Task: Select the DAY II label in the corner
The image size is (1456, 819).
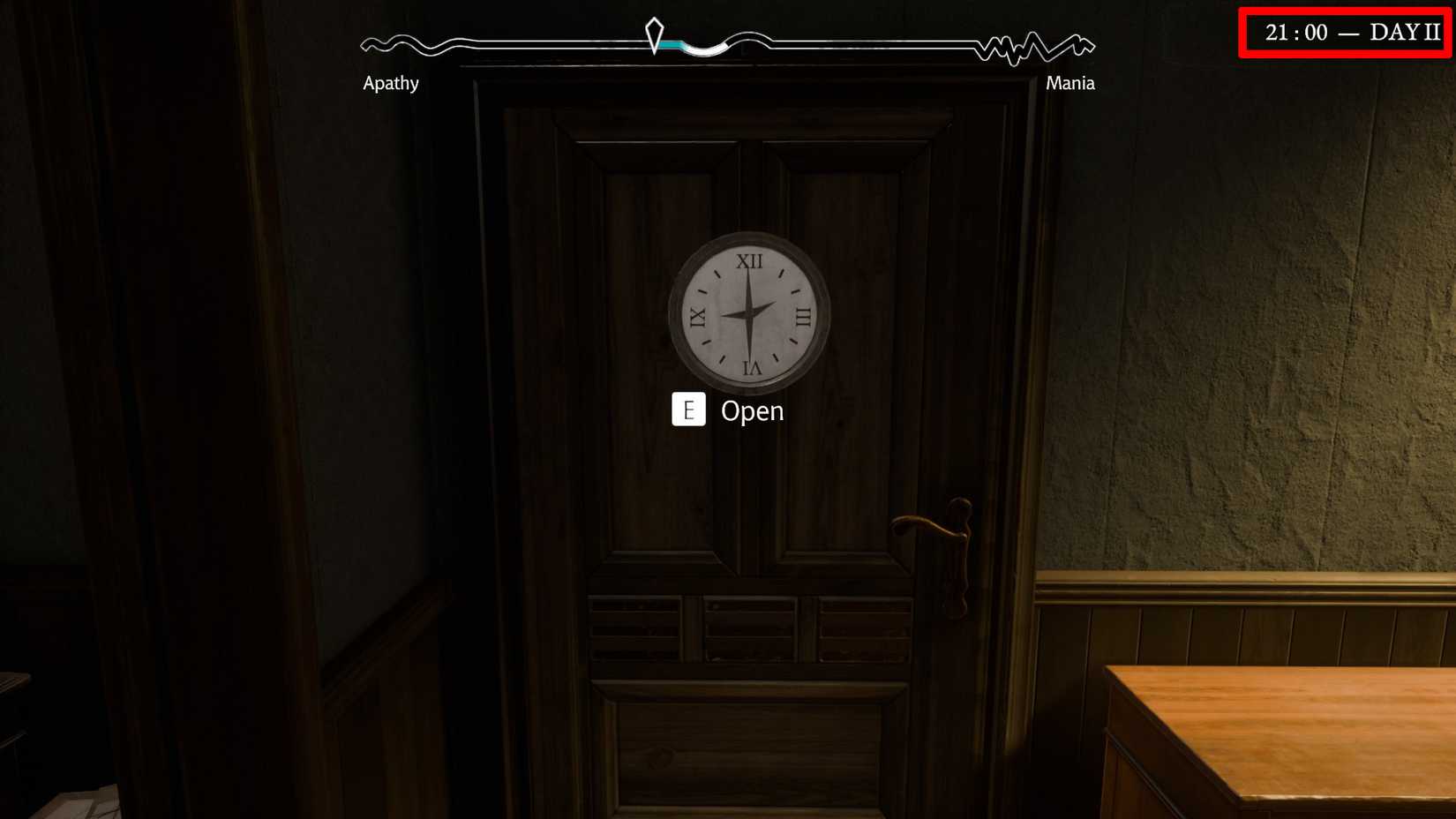Action: point(1400,33)
